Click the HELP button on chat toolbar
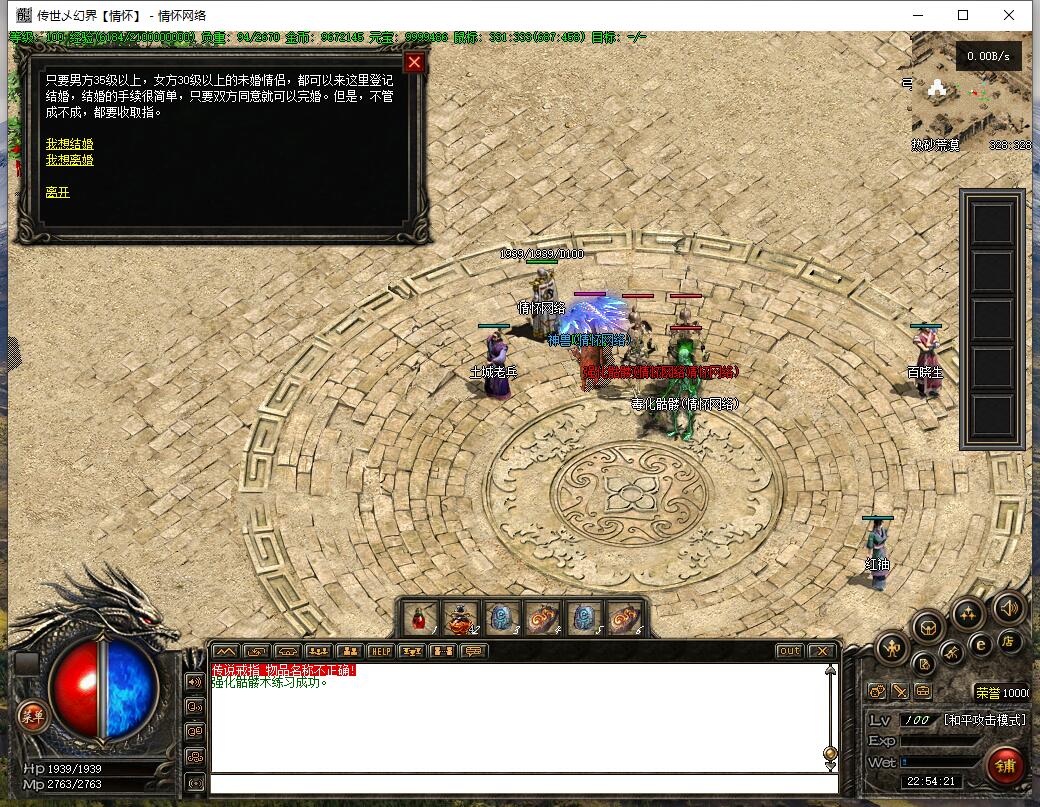 [380, 651]
